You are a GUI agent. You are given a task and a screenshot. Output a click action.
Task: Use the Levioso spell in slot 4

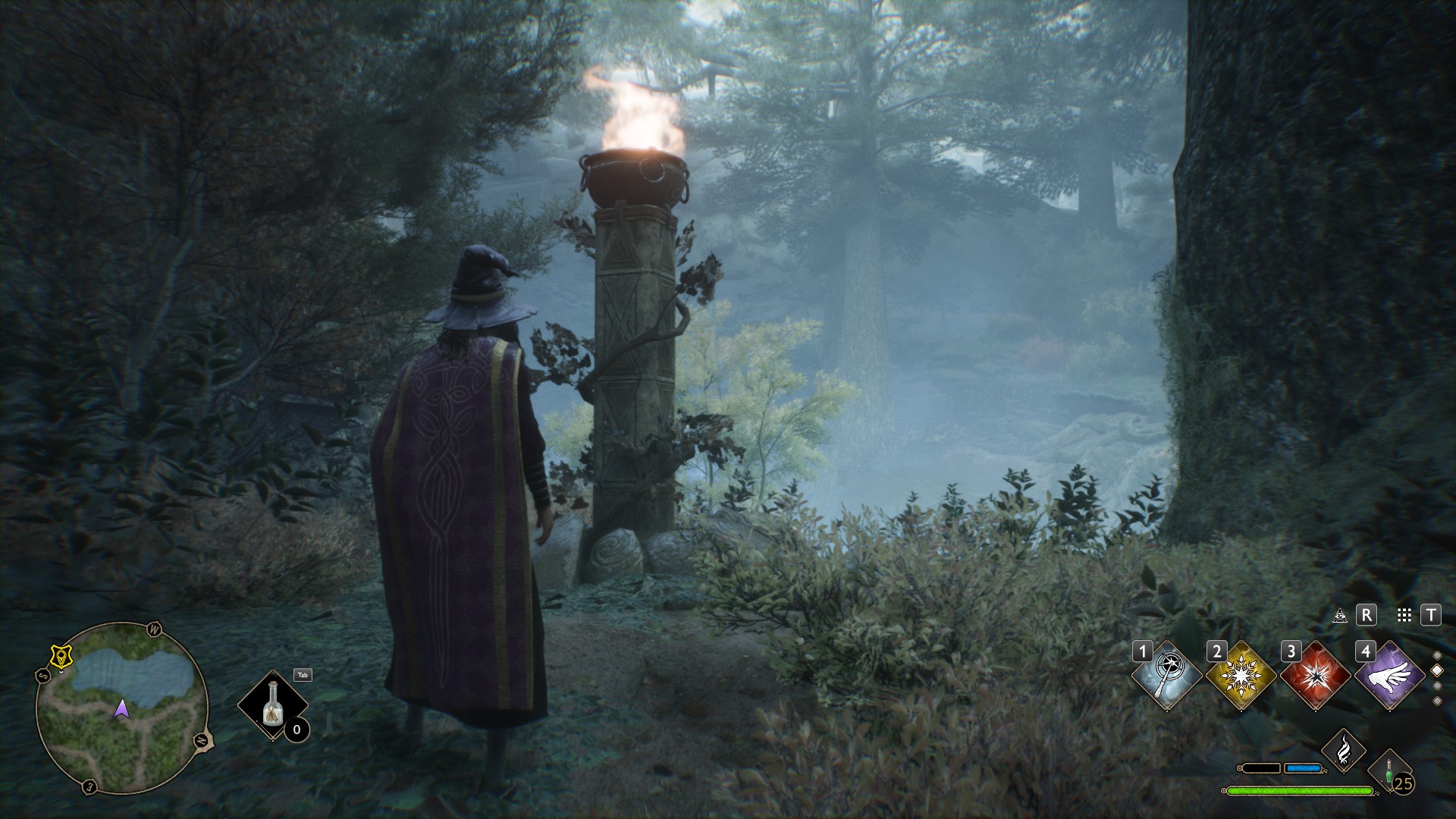(x=1389, y=675)
